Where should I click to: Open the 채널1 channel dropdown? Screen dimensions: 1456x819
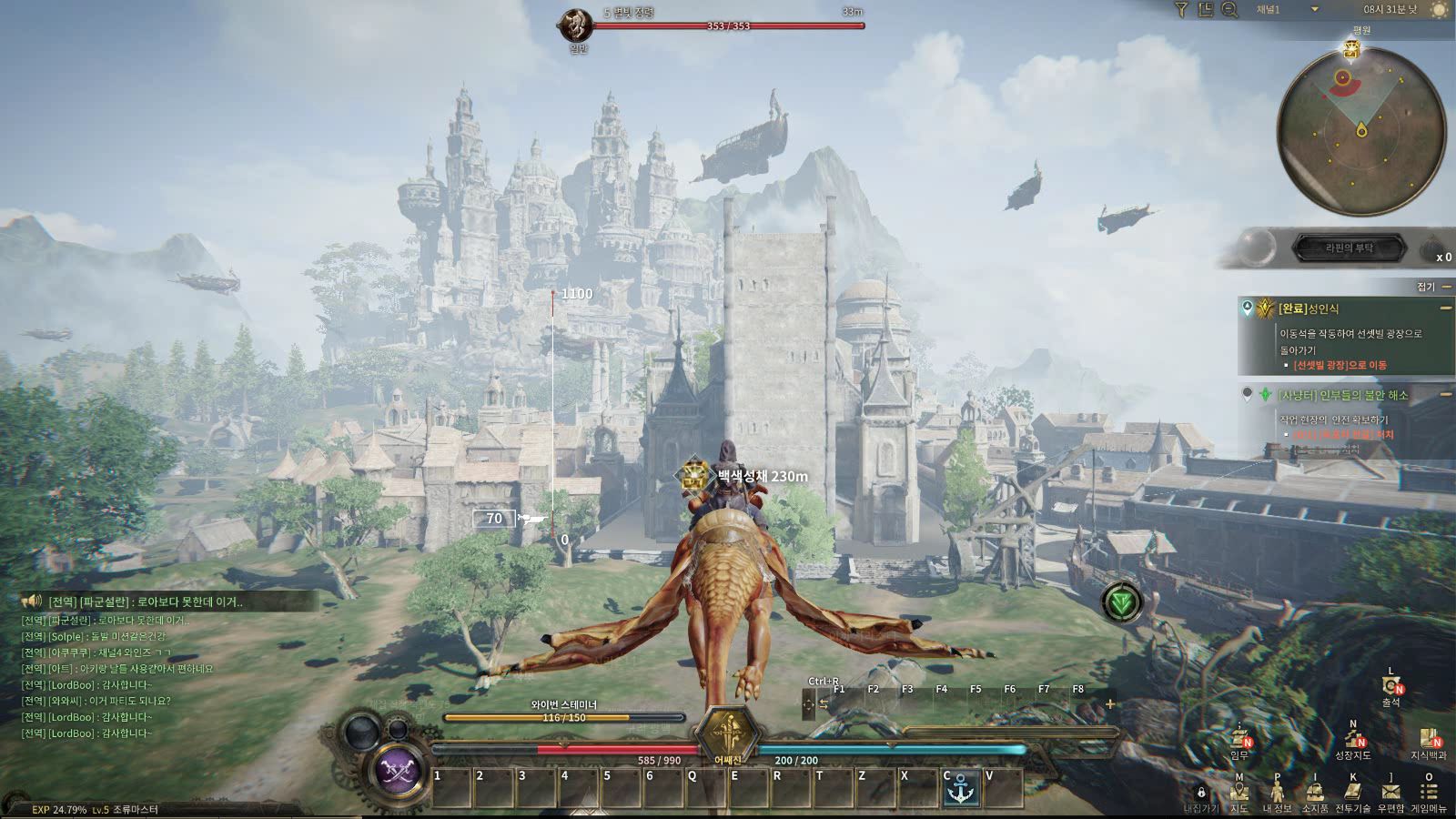pos(1314,9)
